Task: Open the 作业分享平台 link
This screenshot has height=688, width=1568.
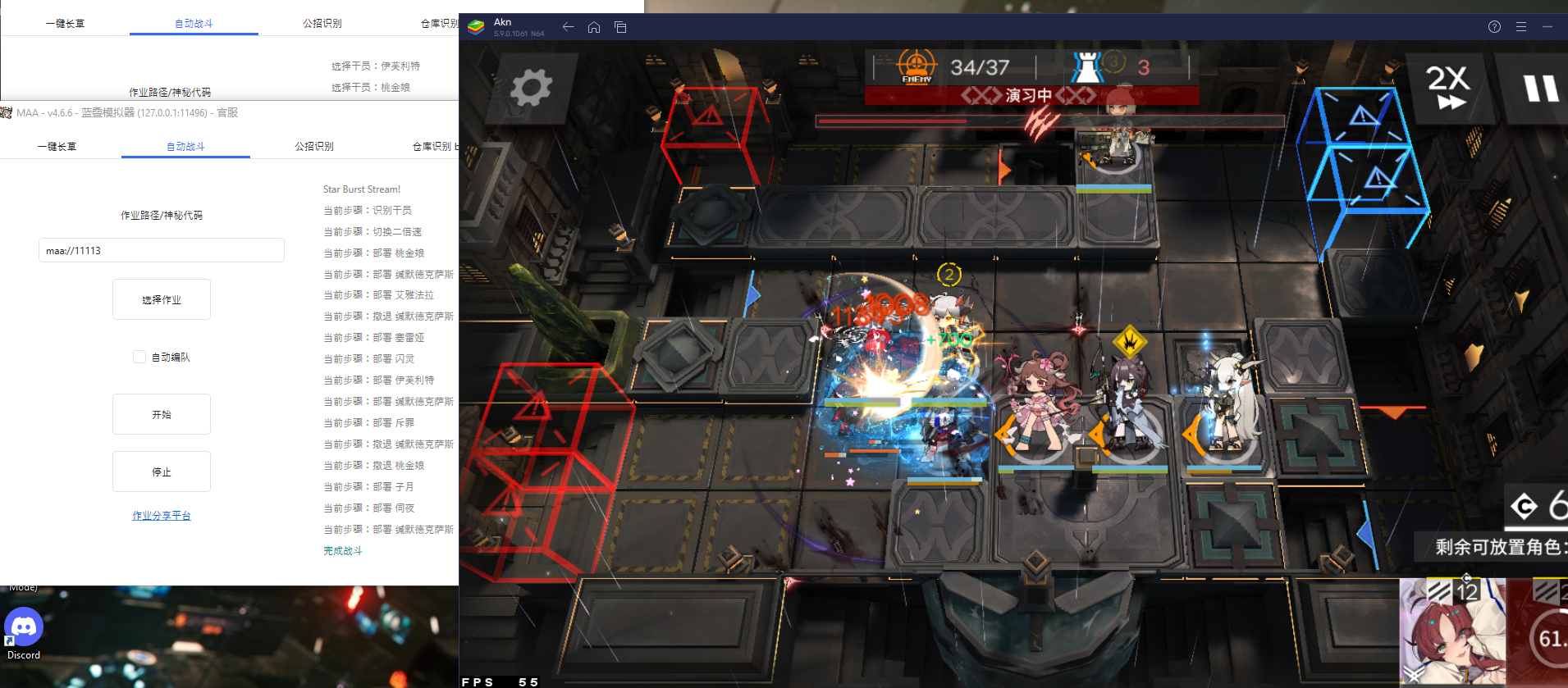Action: (x=161, y=515)
